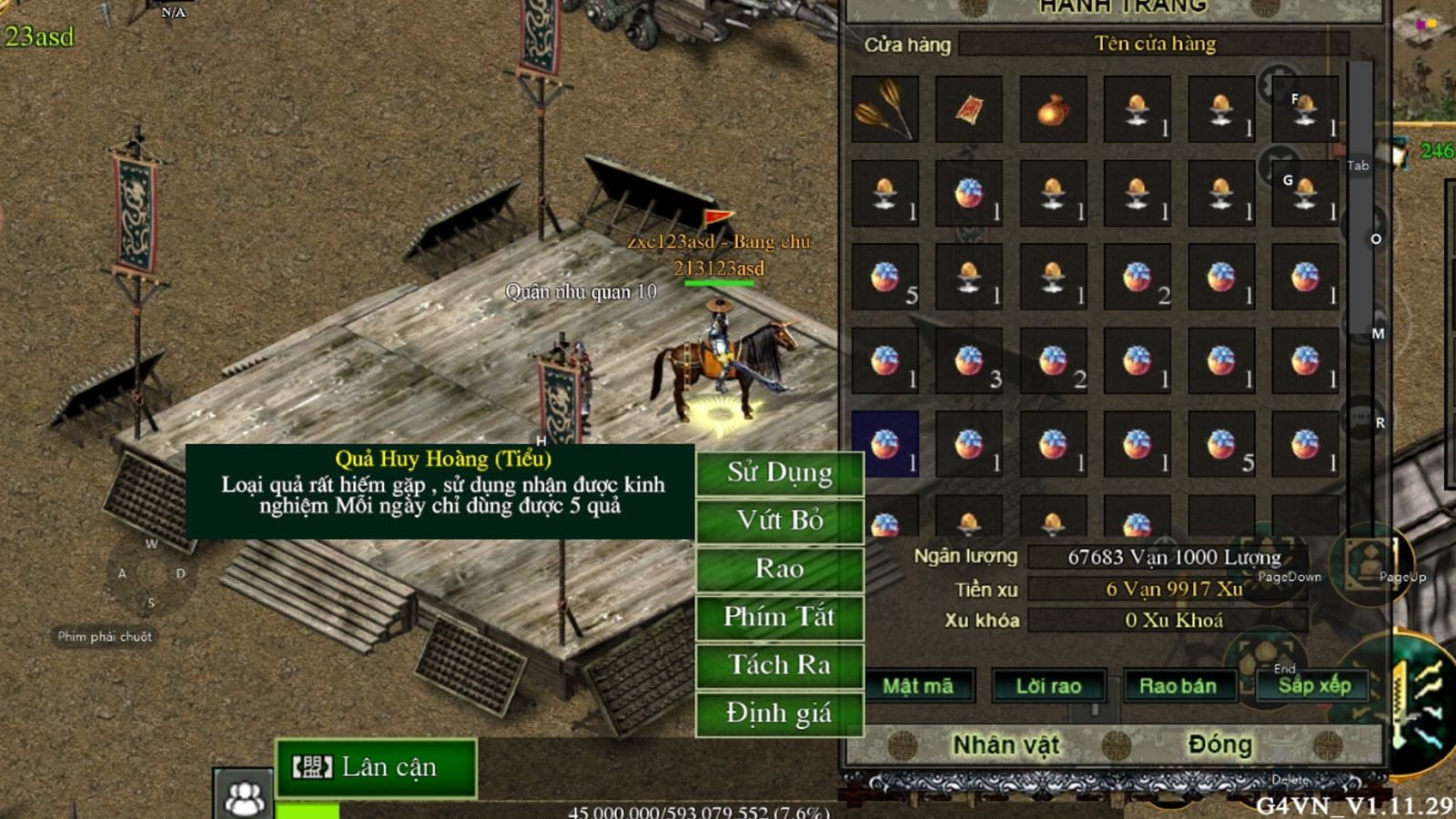Open Định giá pricing option
Image resolution: width=1456 pixels, height=819 pixels.
(779, 713)
